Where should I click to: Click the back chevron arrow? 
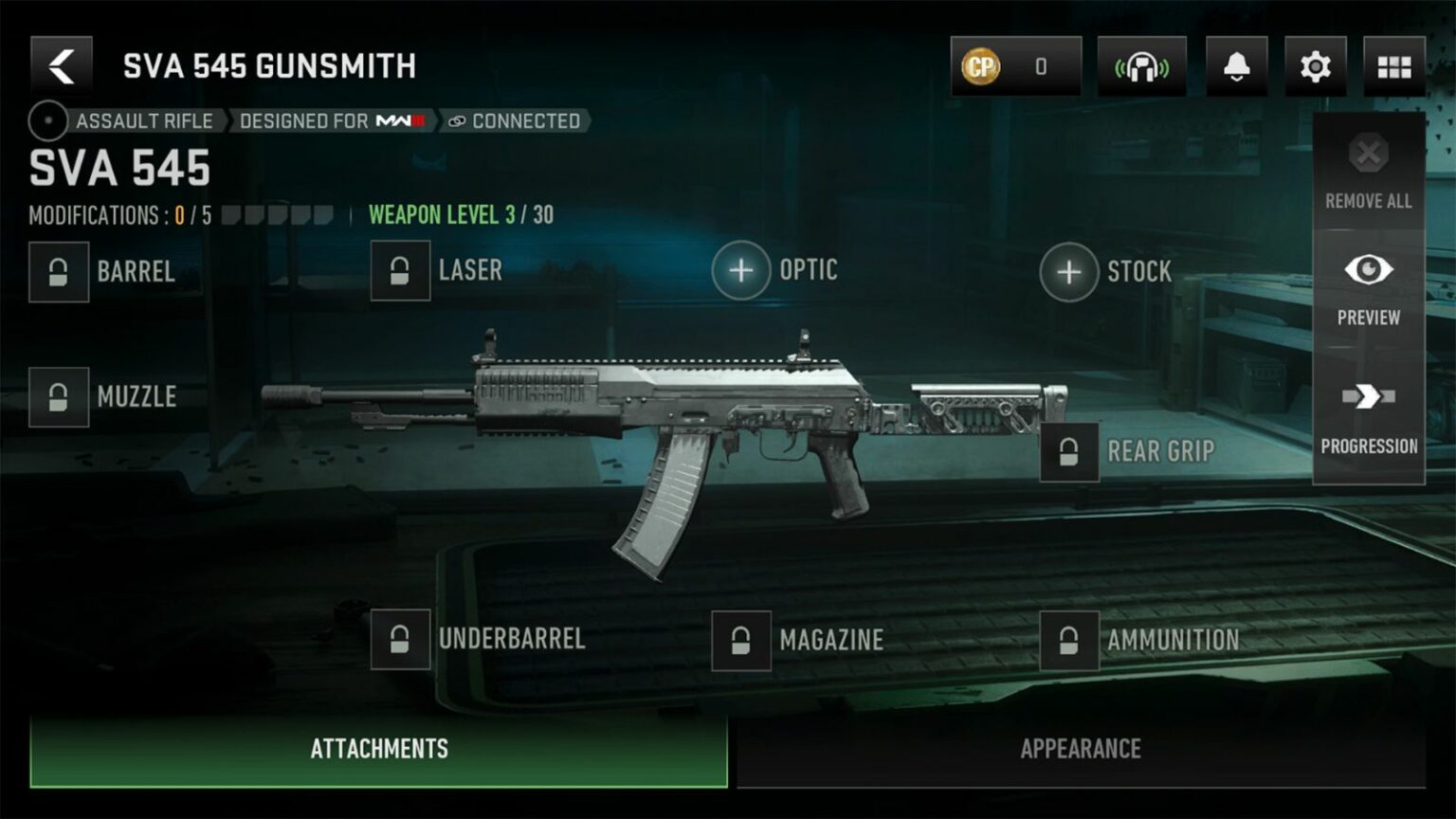(61, 64)
